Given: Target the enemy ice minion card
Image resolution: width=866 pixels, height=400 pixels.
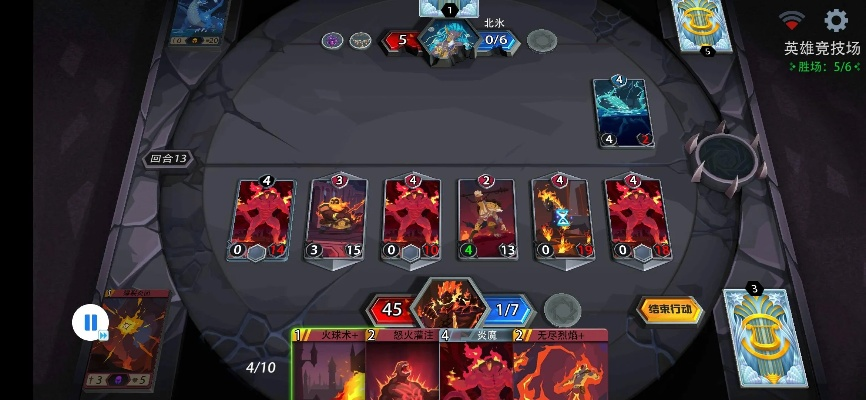Looking at the screenshot, I should pyautogui.click(x=624, y=112).
